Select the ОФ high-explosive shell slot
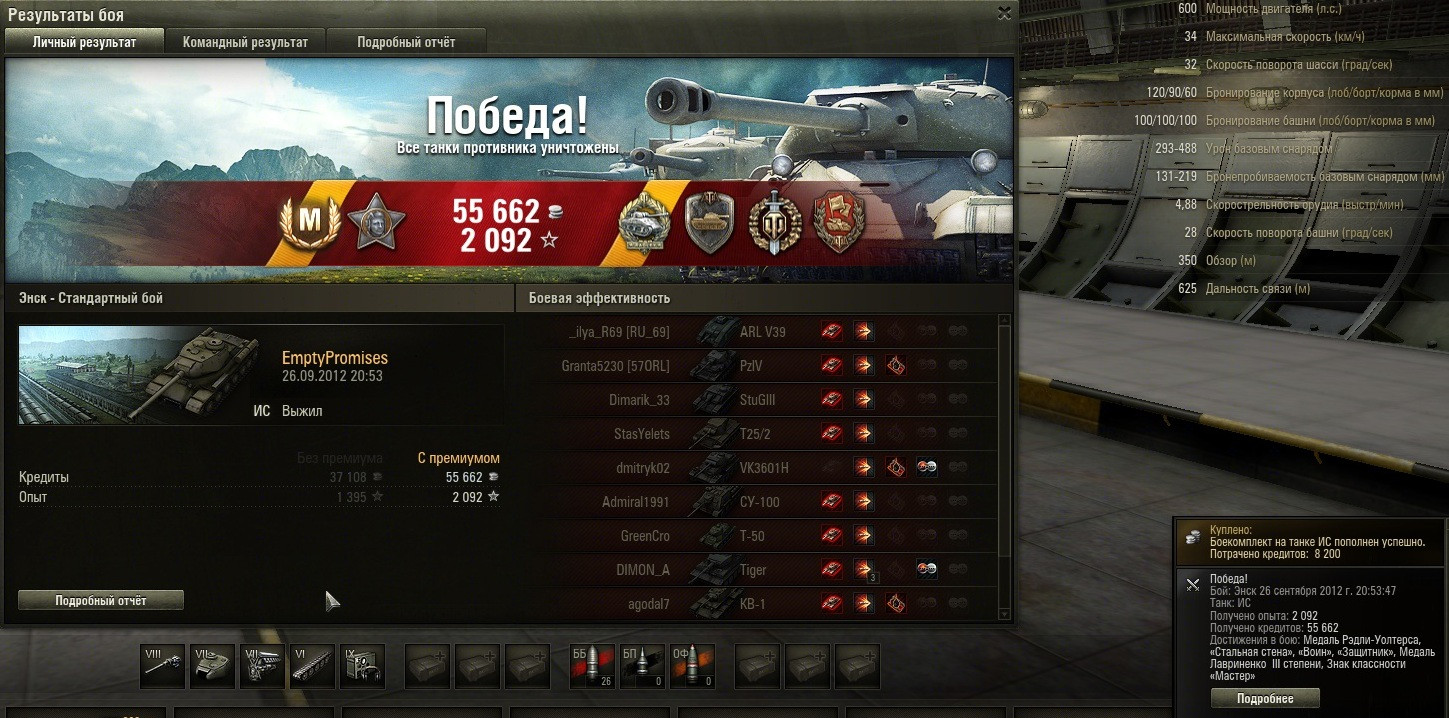Viewport: 1449px width, 718px height. pos(692,666)
